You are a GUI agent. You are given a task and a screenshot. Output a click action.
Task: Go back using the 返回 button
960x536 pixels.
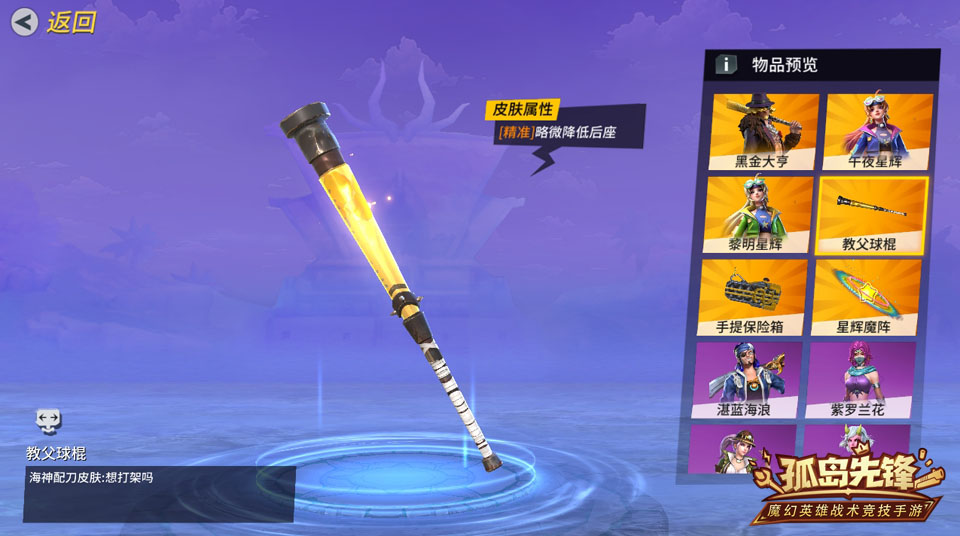tap(54, 22)
